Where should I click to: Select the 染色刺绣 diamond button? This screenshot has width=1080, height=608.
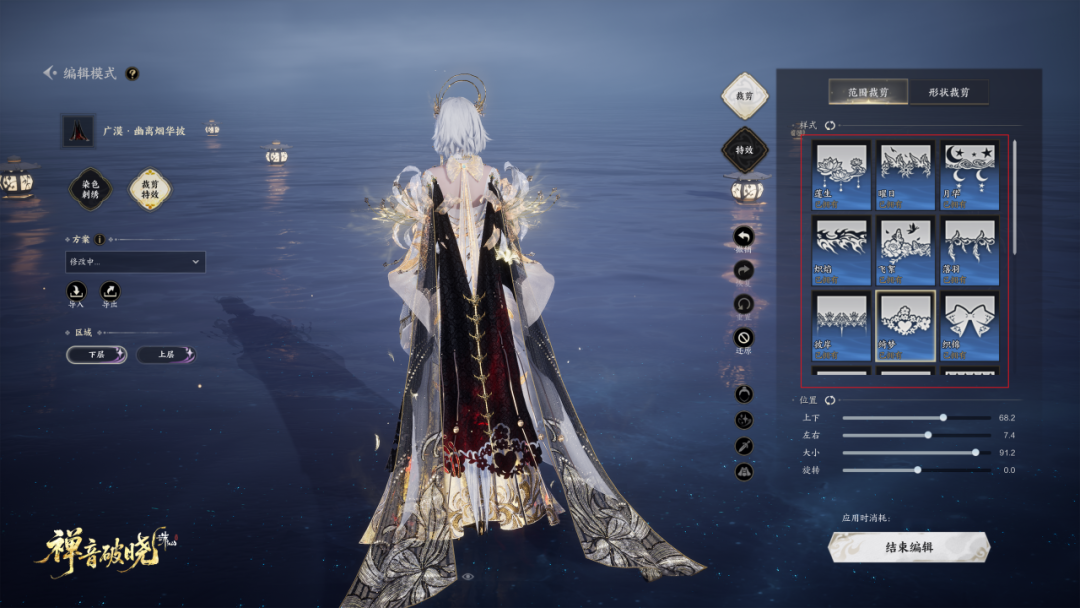[x=90, y=189]
